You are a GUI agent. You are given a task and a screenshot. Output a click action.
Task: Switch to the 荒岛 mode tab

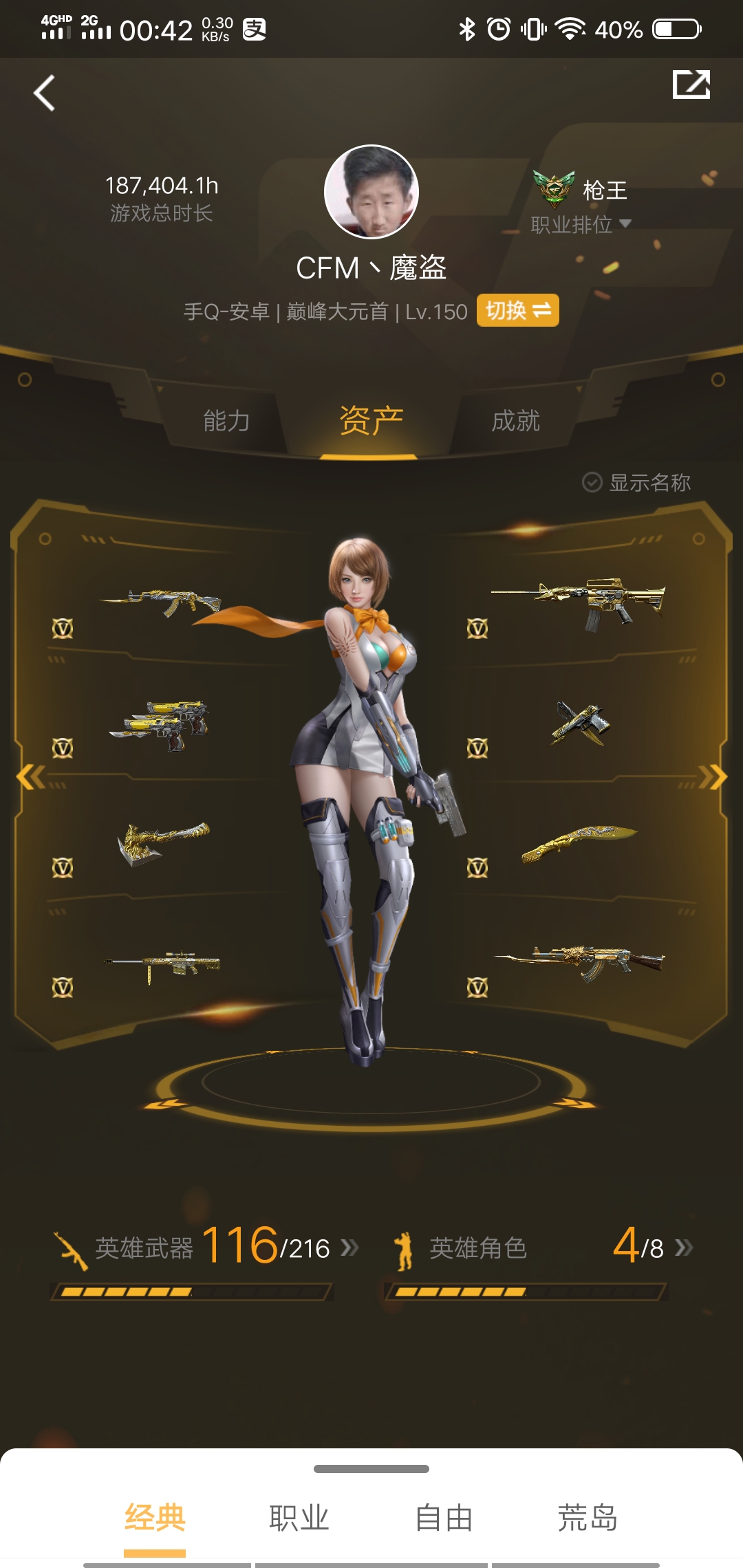coord(587,1518)
